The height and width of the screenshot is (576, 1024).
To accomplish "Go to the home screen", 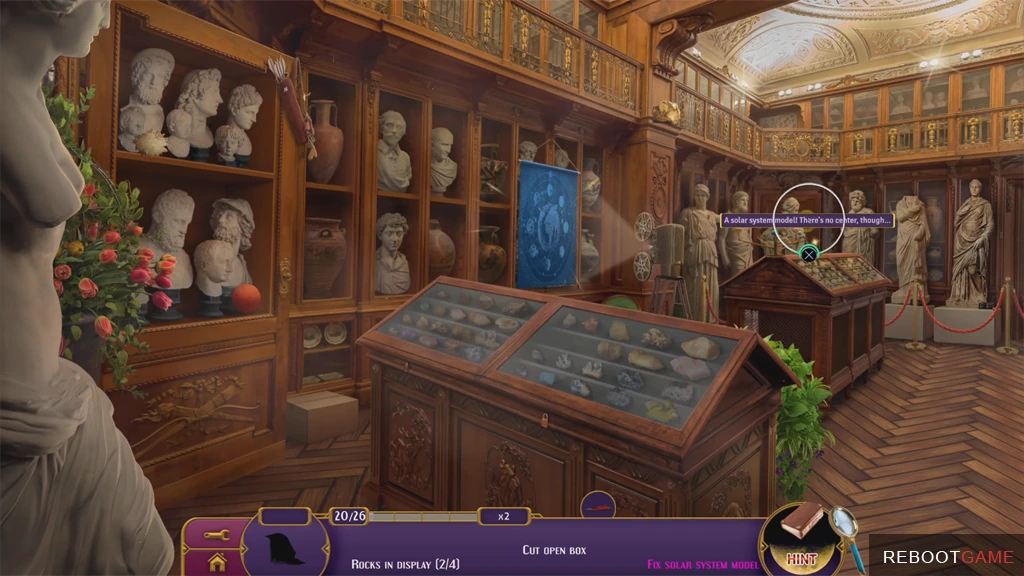I will [x=217, y=562].
